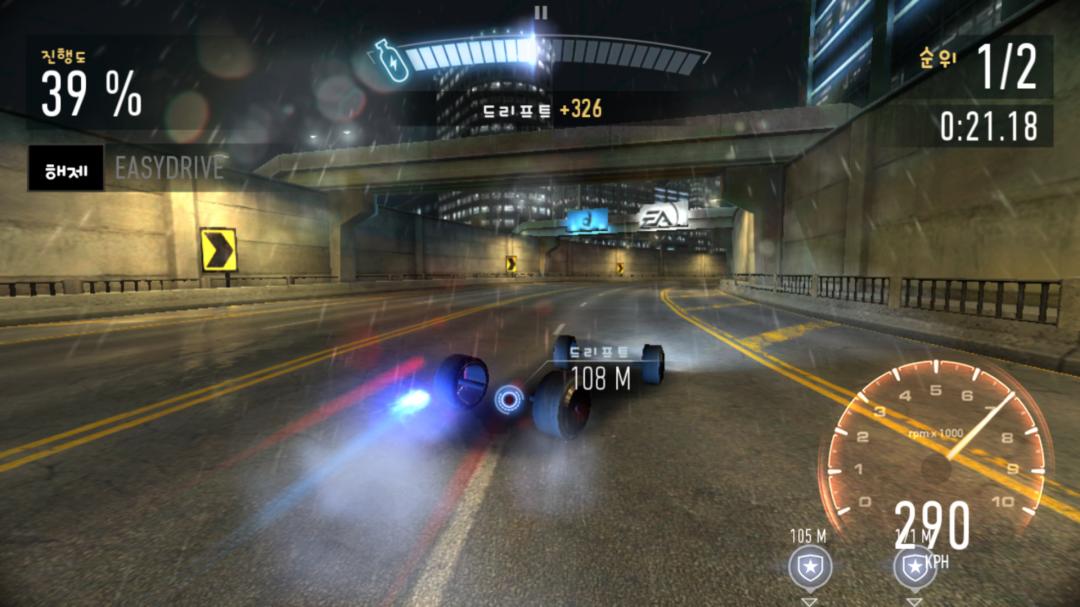Pause the race with the pause button

(541, 13)
